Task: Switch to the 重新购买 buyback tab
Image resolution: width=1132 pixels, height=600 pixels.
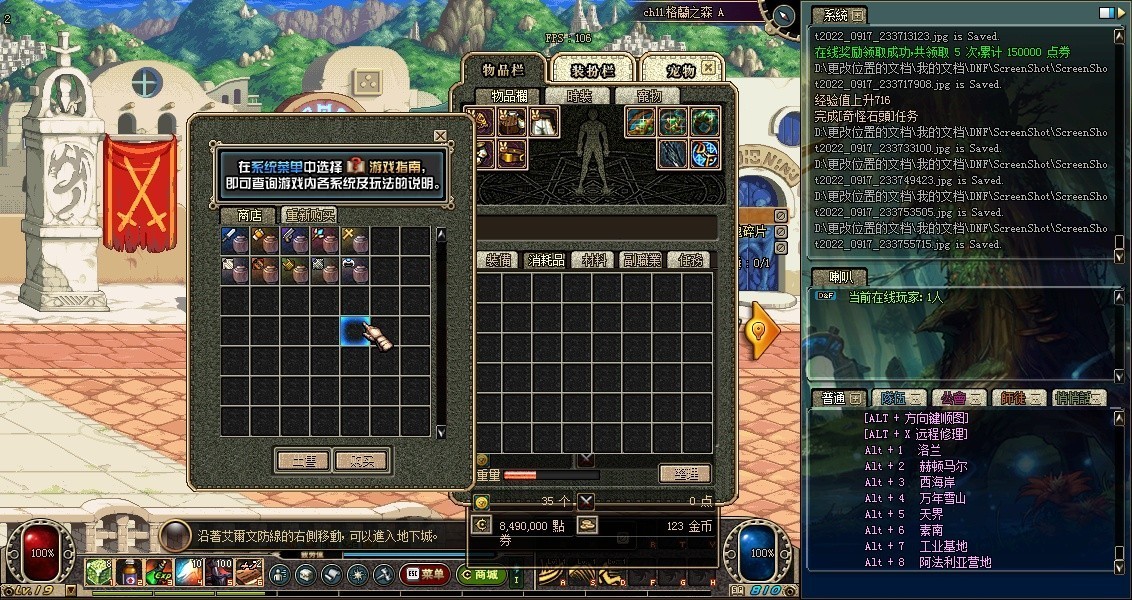Action: pos(310,215)
